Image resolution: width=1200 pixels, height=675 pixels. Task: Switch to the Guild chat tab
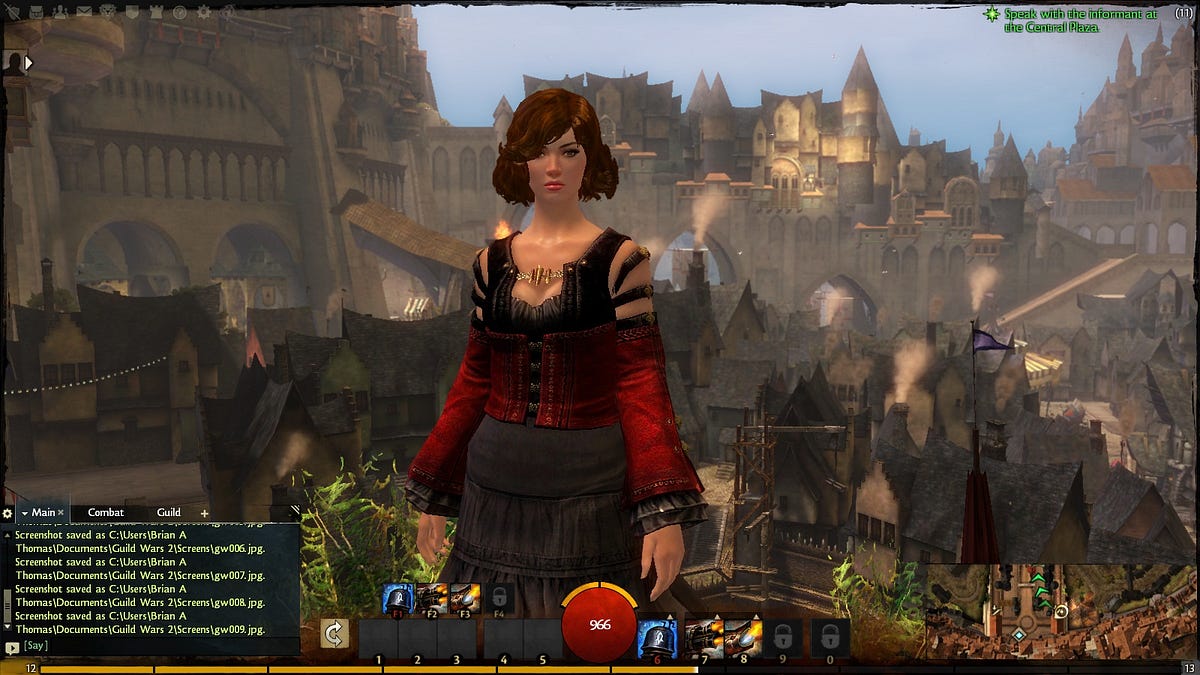[168, 513]
